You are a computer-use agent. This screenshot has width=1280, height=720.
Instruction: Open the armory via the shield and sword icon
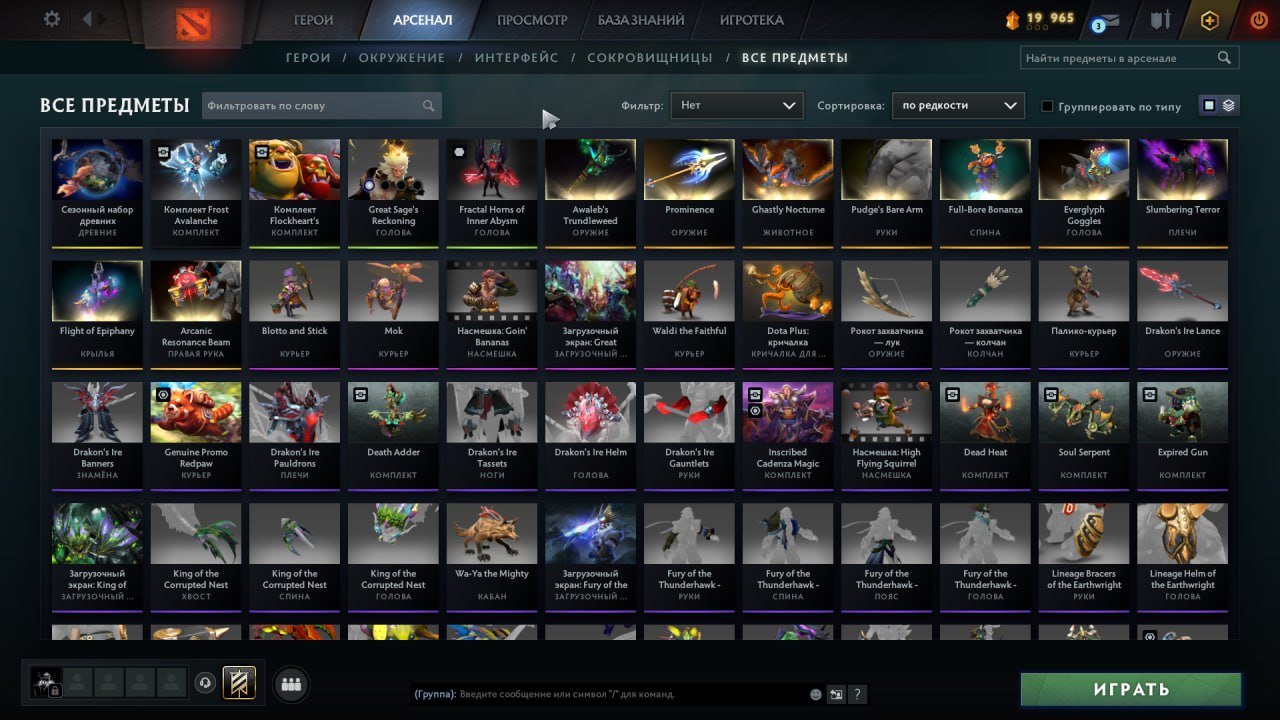pyautogui.click(x=1162, y=19)
